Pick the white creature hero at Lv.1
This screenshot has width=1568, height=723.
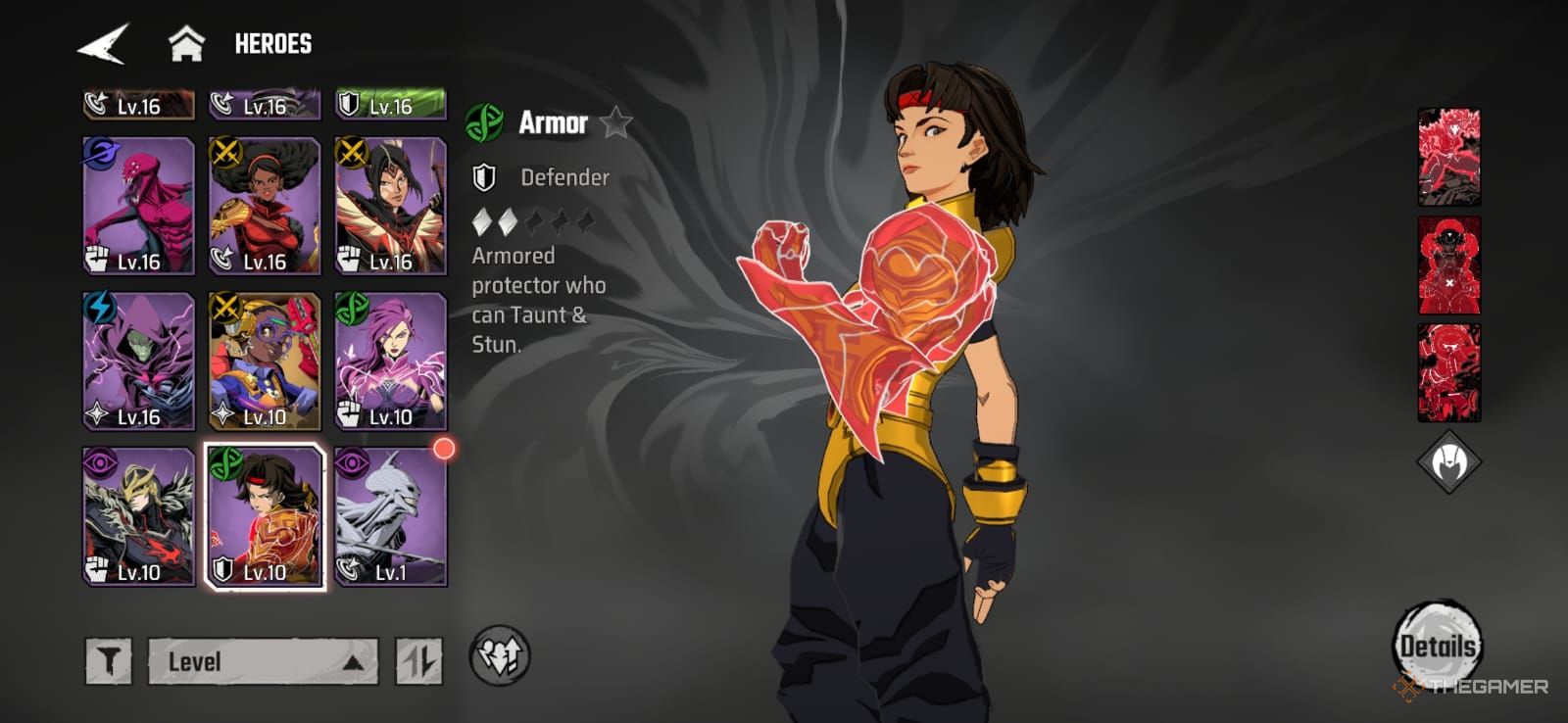tap(391, 516)
